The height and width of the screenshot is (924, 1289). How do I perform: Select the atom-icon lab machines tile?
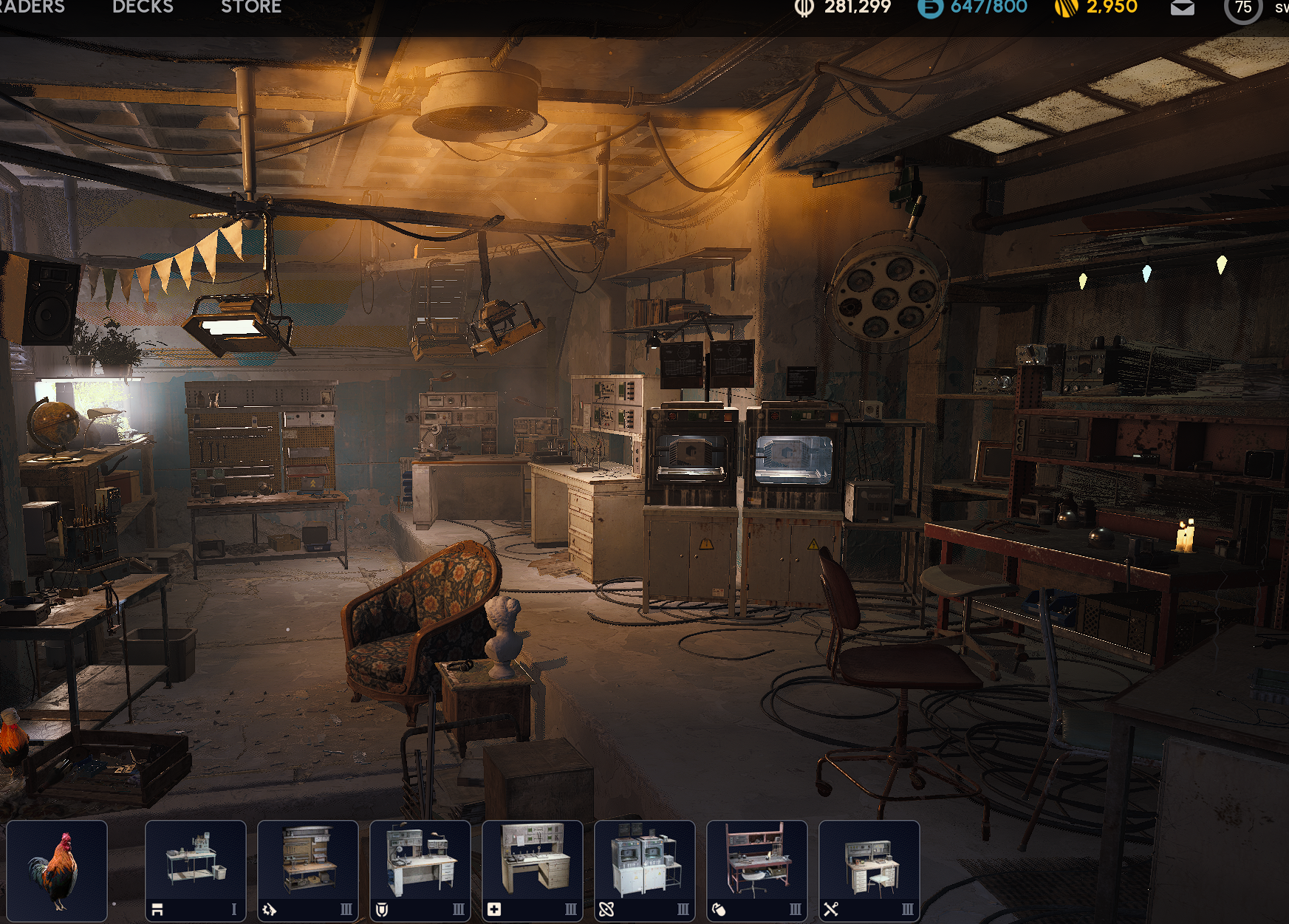click(645, 870)
